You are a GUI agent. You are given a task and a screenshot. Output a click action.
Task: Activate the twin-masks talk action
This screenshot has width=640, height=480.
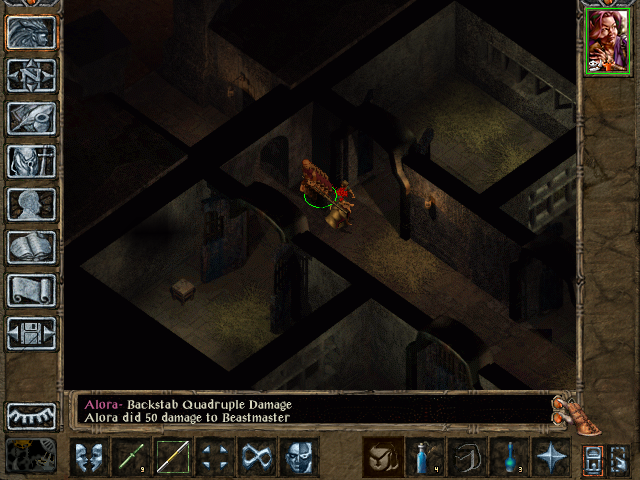pyautogui.click(x=90, y=457)
